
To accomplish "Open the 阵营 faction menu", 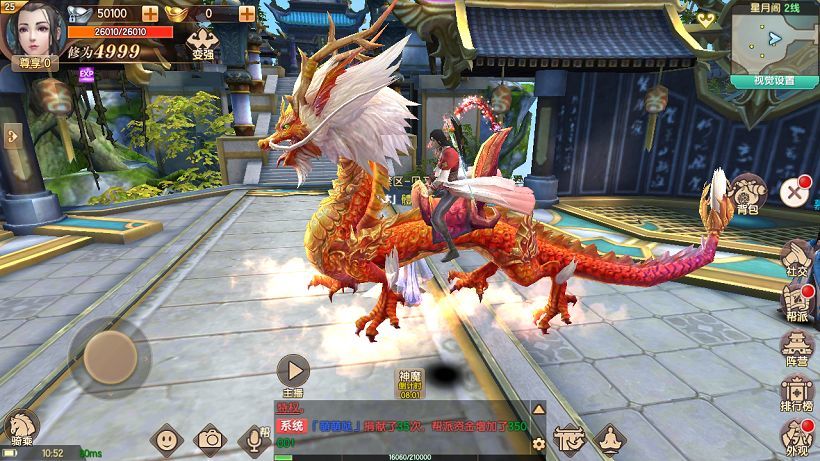I will 796,348.
